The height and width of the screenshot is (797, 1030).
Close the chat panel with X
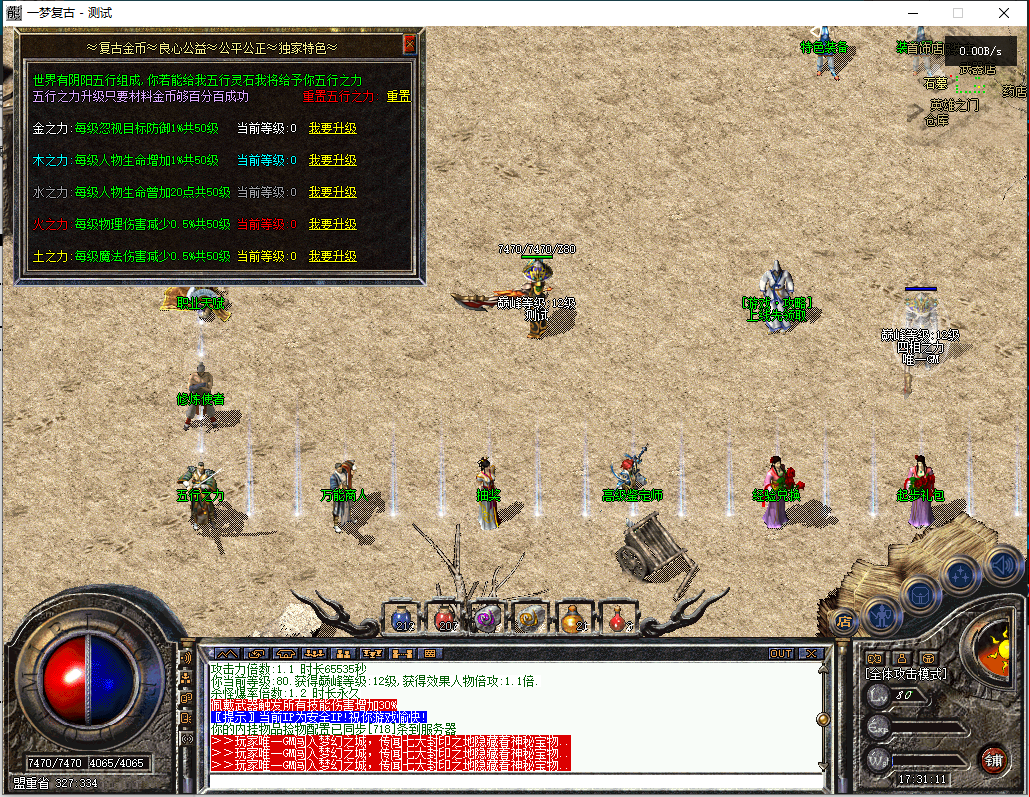pos(810,653)
